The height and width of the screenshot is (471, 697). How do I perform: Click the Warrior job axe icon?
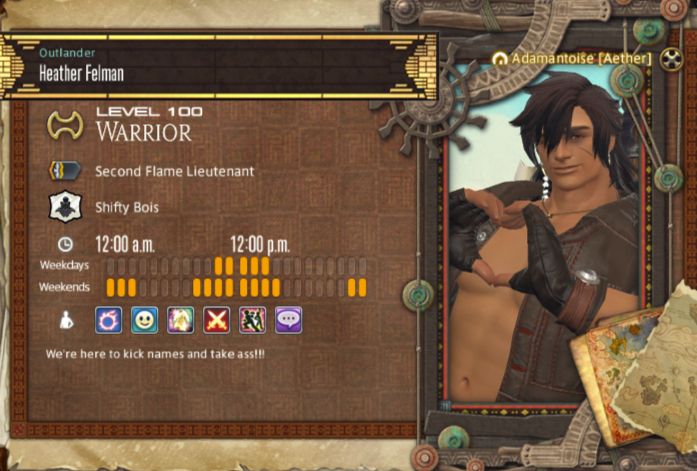tap(65, 125)
